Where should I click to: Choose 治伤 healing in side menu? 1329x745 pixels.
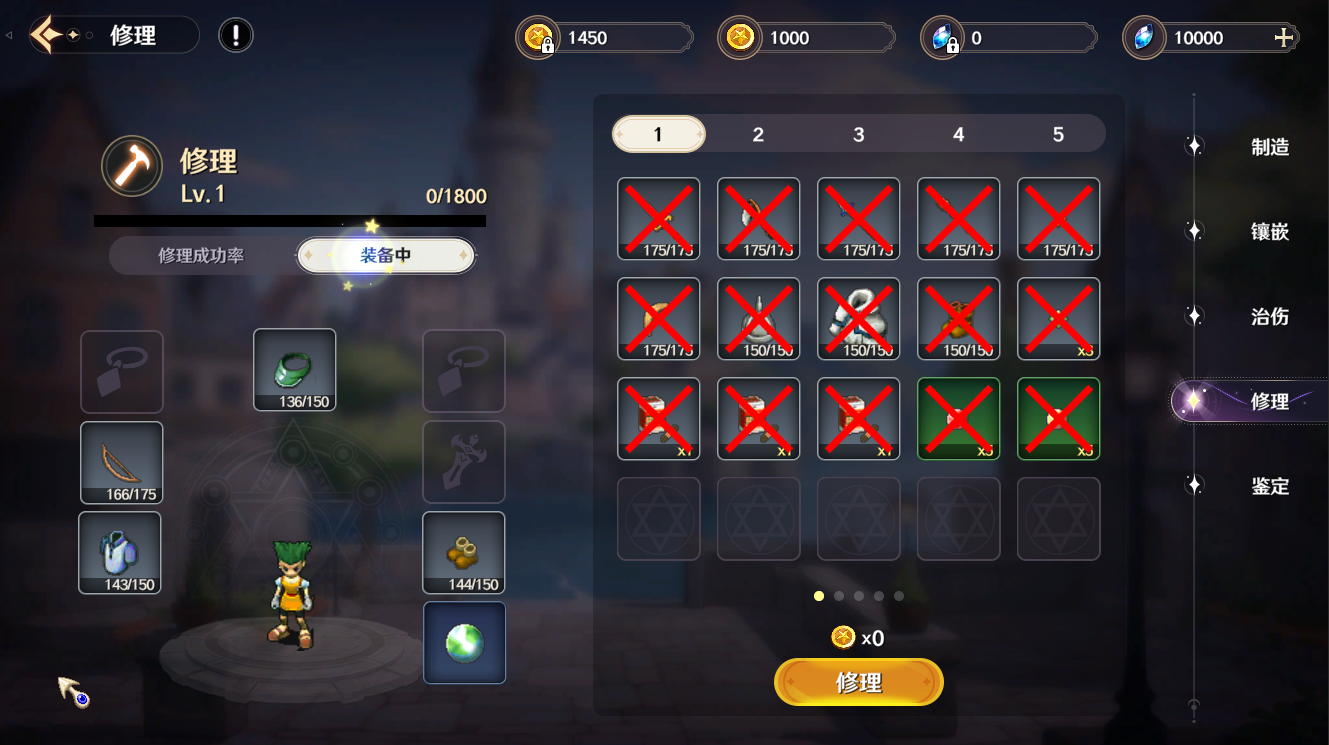pos(1269,317)
